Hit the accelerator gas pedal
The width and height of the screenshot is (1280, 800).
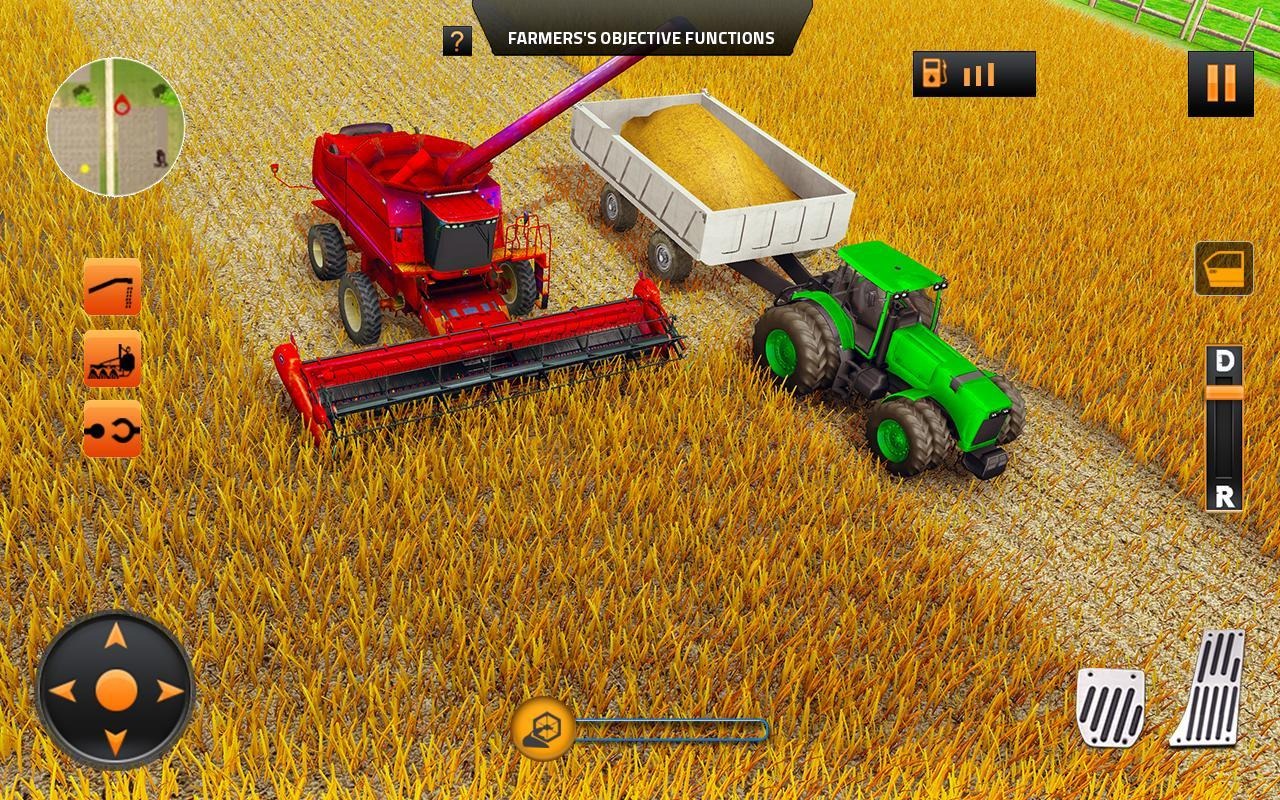click(1209, 689)
